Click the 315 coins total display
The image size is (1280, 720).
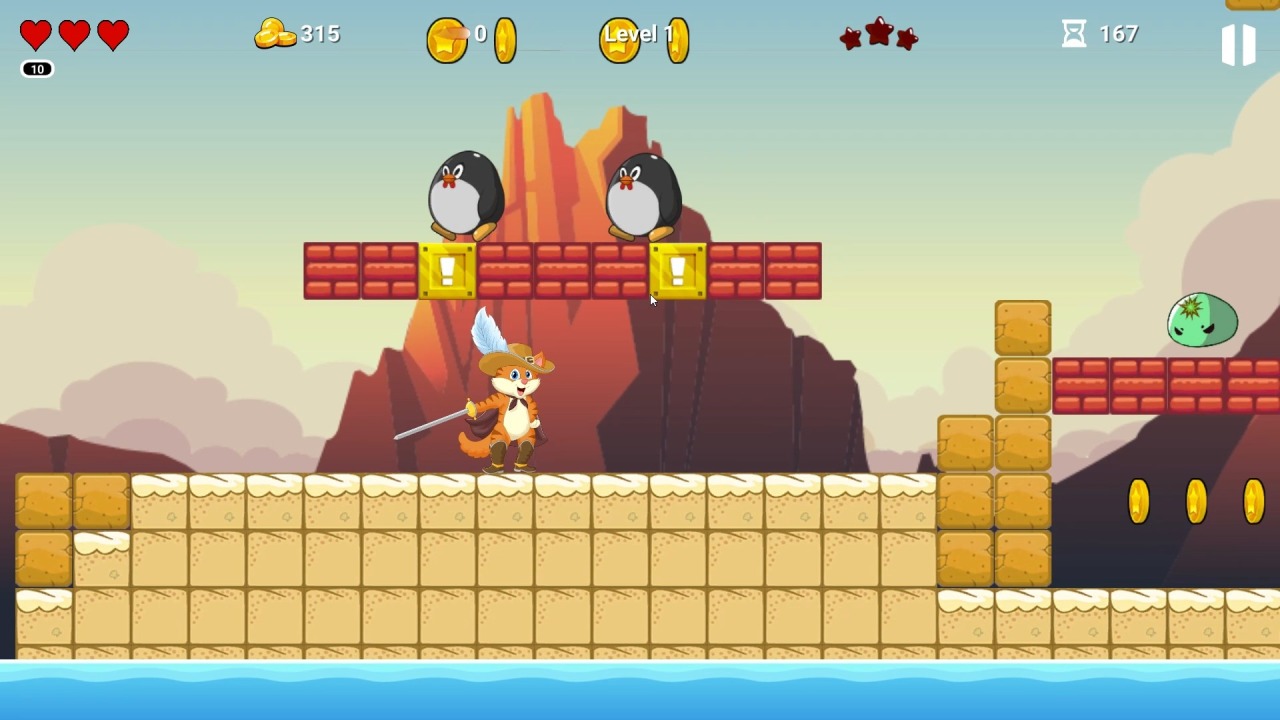tap(318, 33)
